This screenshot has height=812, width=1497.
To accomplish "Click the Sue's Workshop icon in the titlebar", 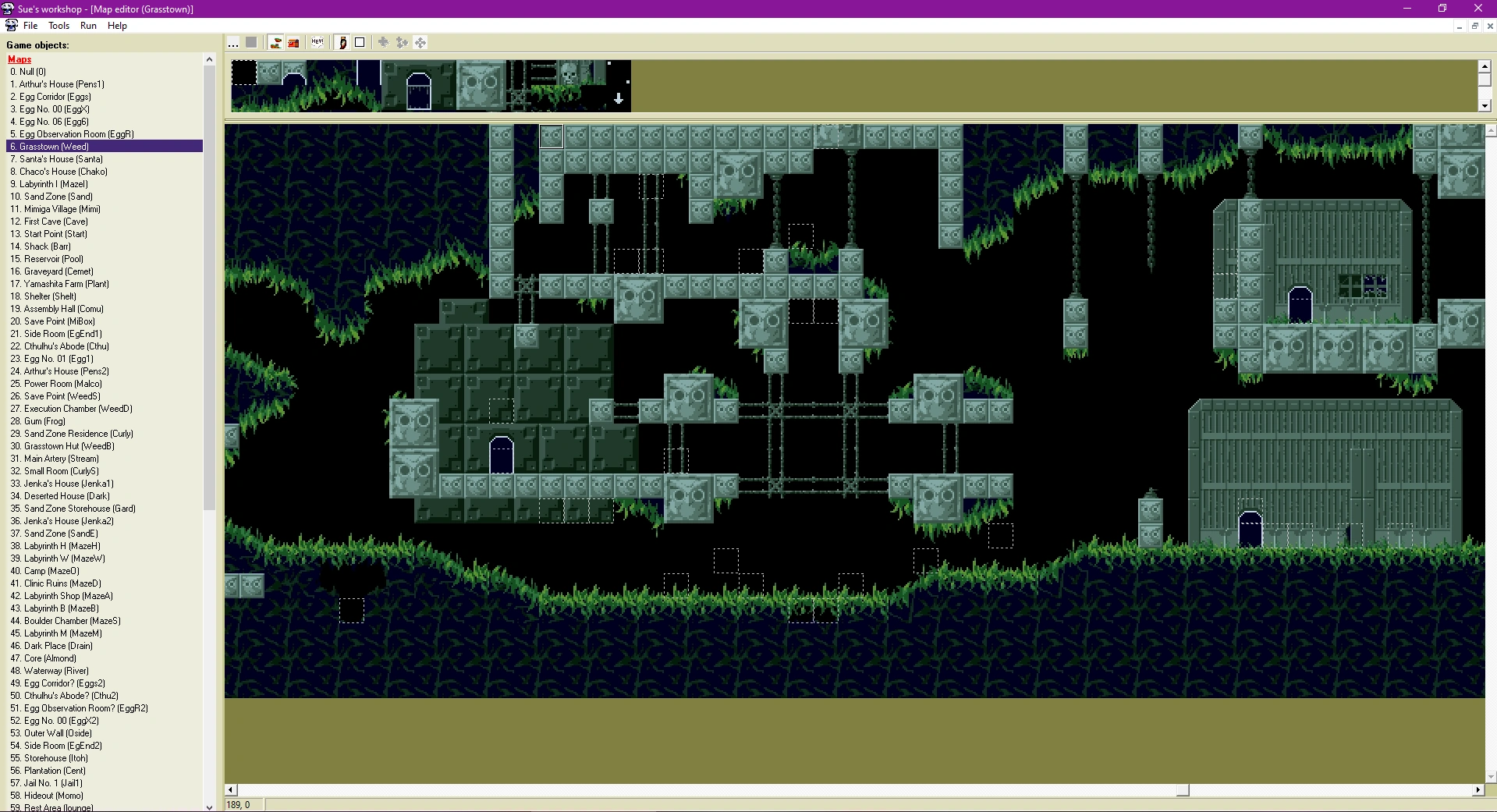I will (x=7, y=9).
